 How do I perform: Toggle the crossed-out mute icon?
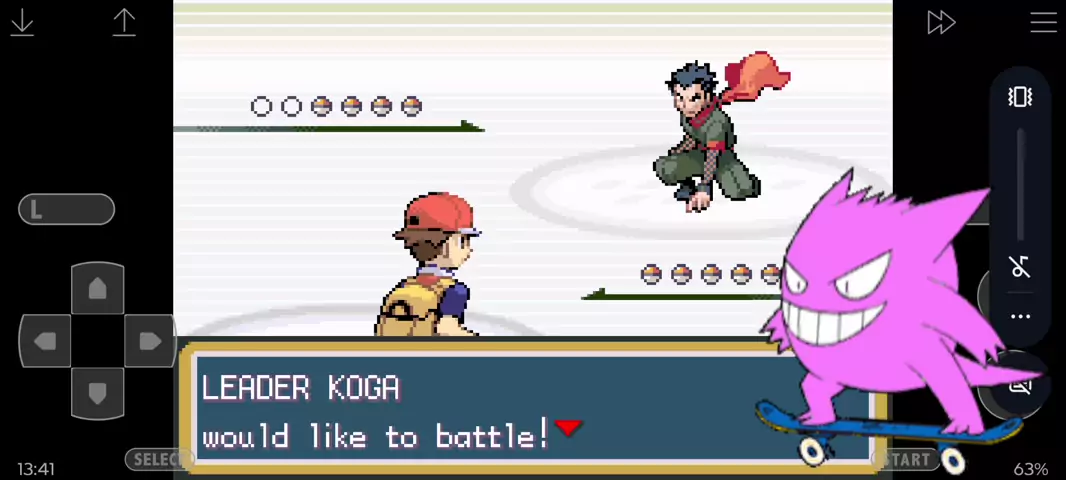coord(1020,267)
